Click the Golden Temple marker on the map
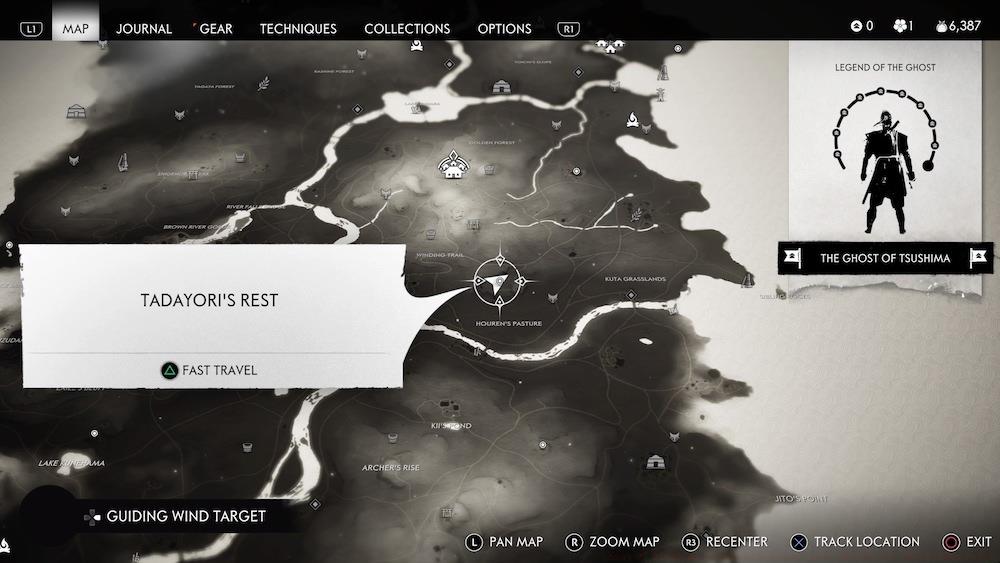This screenshot has height=563, width=1000. [x=453, y=165]
